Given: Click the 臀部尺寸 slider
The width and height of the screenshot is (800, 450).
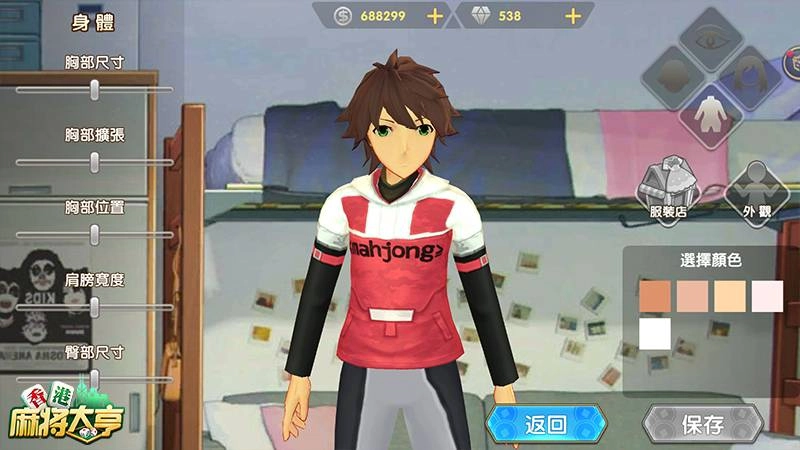Looking at the screenshot, I should [94, 379].
